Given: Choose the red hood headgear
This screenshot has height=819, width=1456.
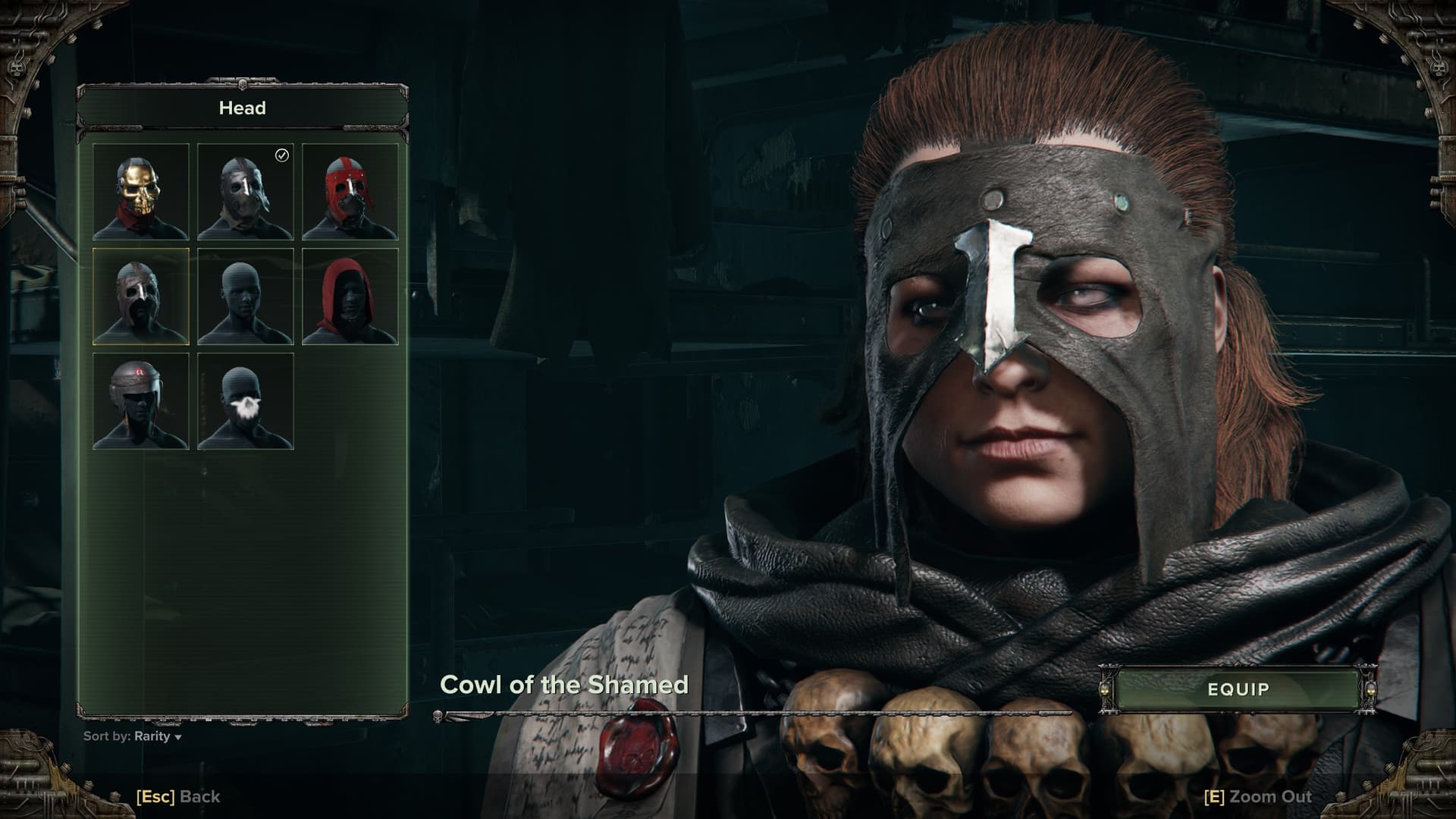Looking at the screenshot, I should pyautogui.click(x=350, y=297).
